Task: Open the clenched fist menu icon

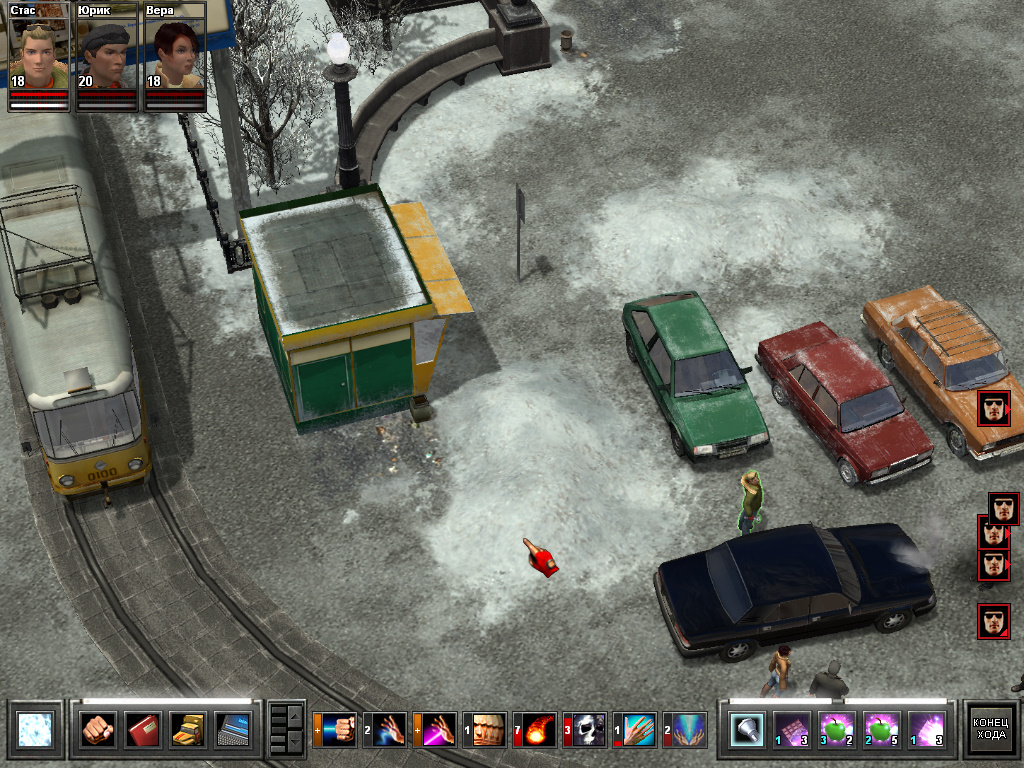Action: 98,729
